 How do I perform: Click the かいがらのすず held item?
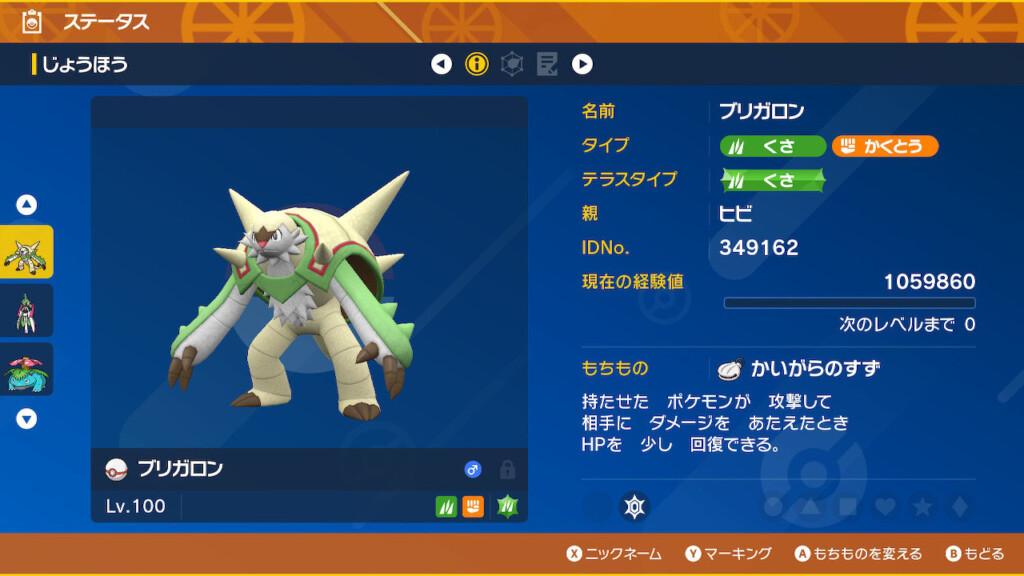click(x=798, y=368)
